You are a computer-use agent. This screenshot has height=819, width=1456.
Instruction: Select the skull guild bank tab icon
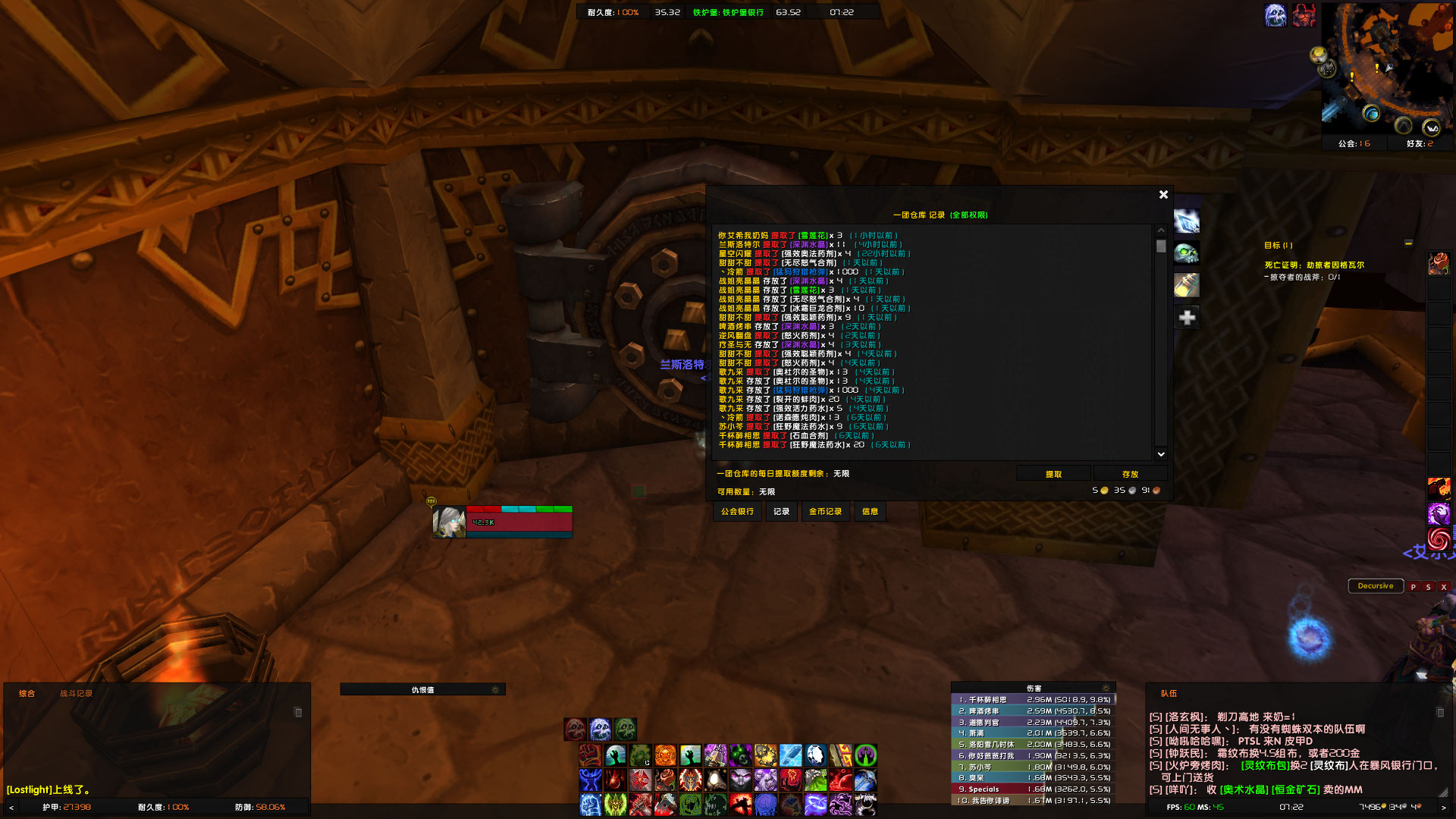1187,252
